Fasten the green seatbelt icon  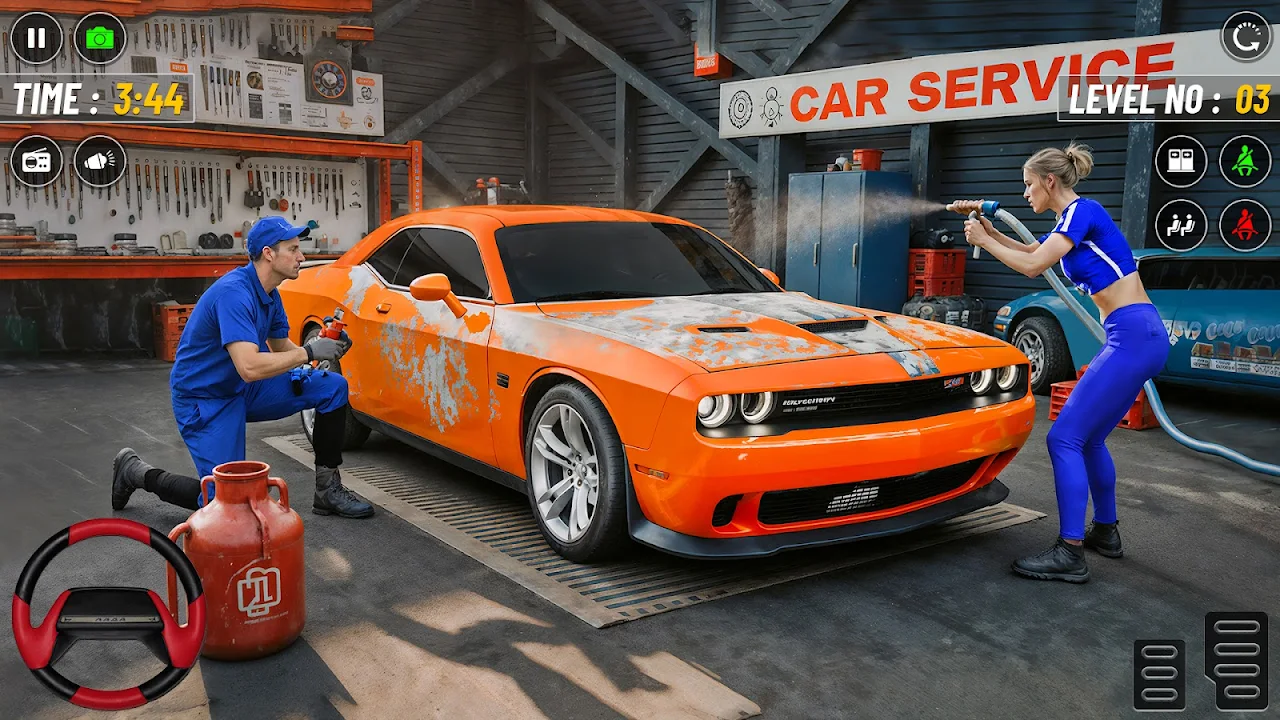pyautogui.click(x=1245, y=161)
